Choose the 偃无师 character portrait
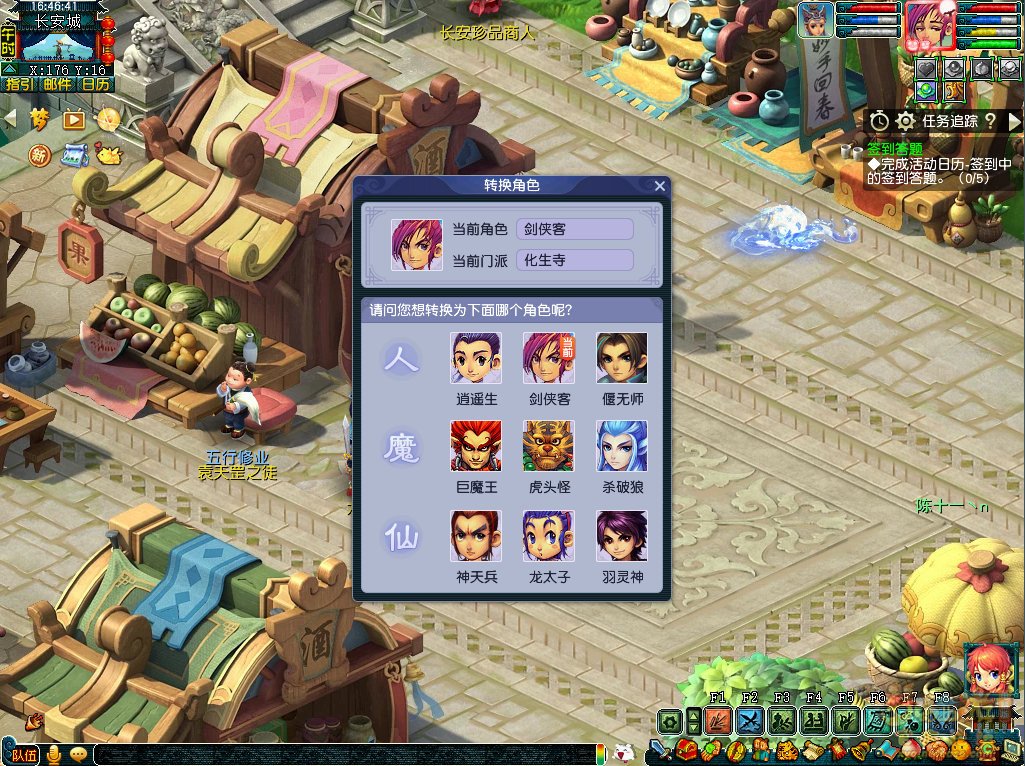The height and width of the screenshot is (766, 1025). (x=621, y=358)
